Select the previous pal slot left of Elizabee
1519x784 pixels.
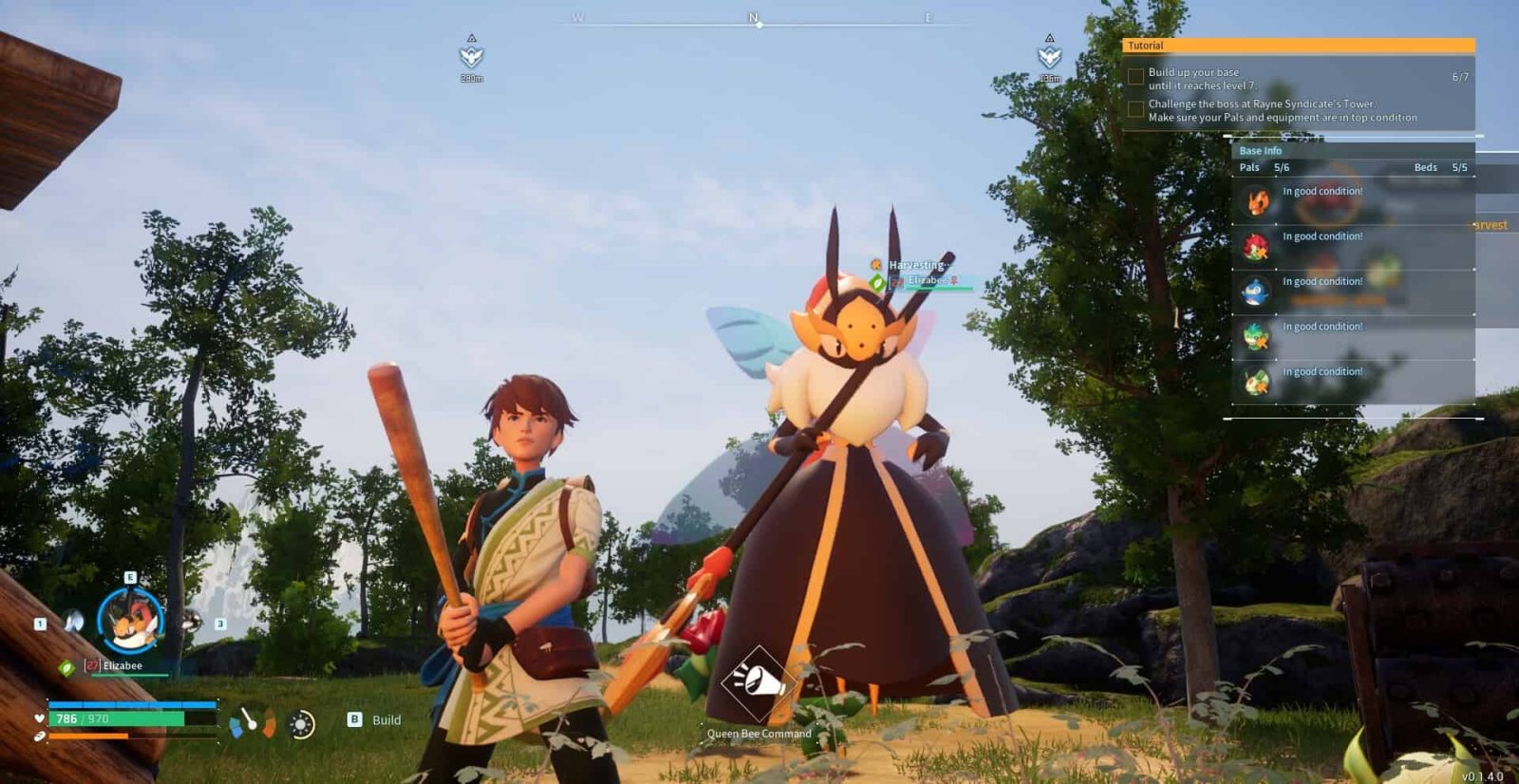coord(74,623)
